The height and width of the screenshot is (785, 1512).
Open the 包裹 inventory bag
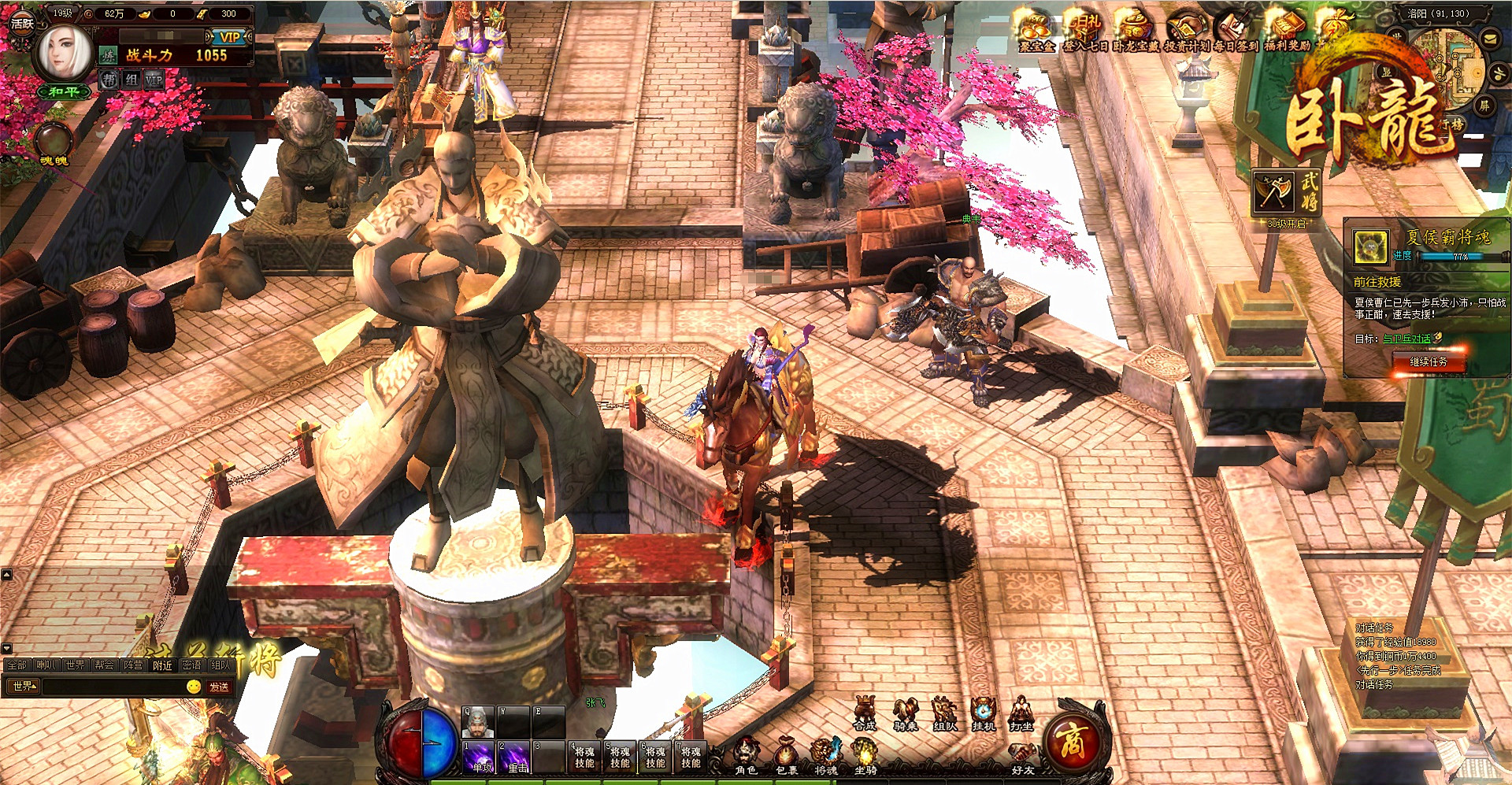click(786, 755)
